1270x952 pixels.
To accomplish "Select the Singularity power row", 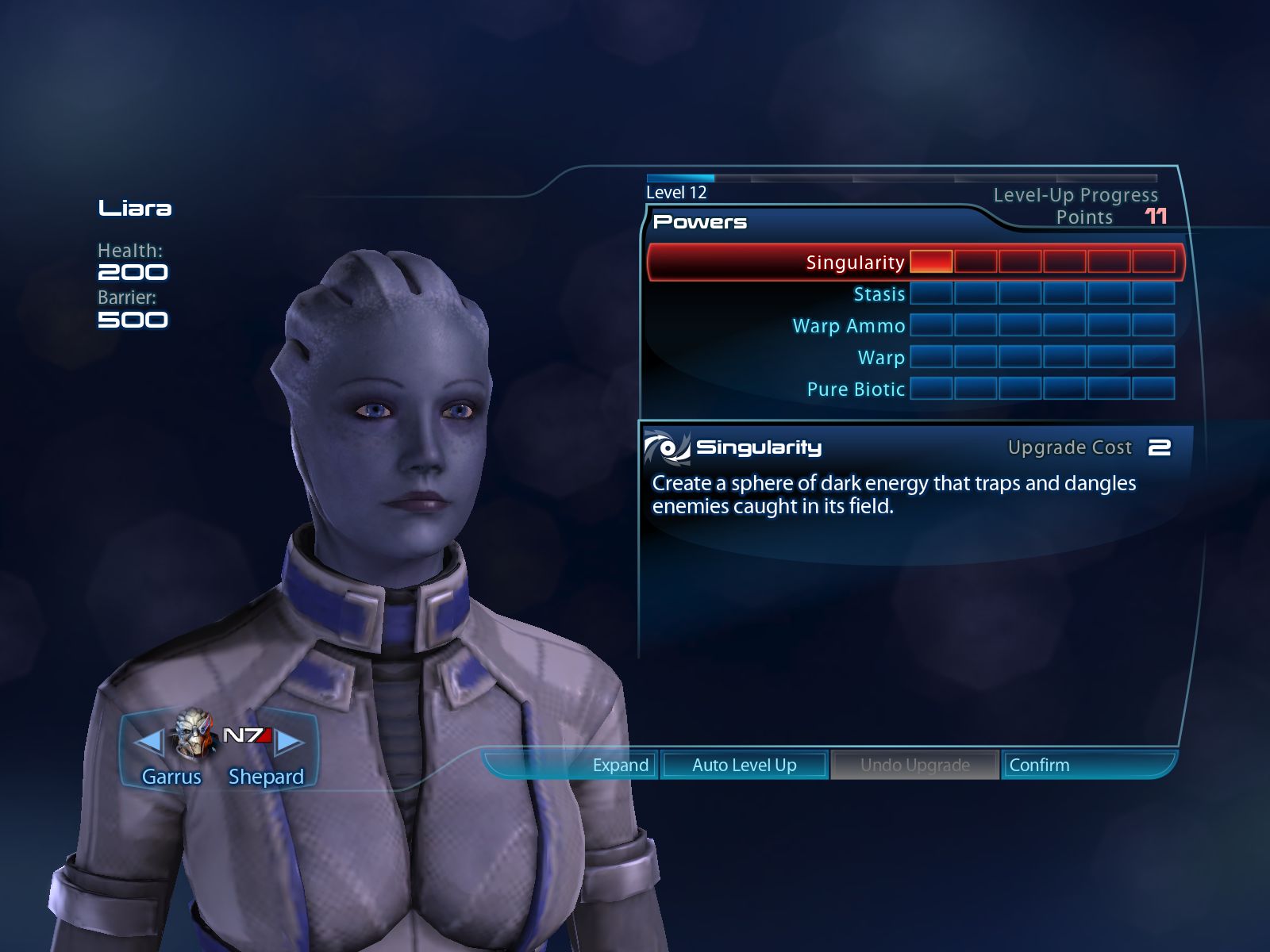I will point(855,263).
